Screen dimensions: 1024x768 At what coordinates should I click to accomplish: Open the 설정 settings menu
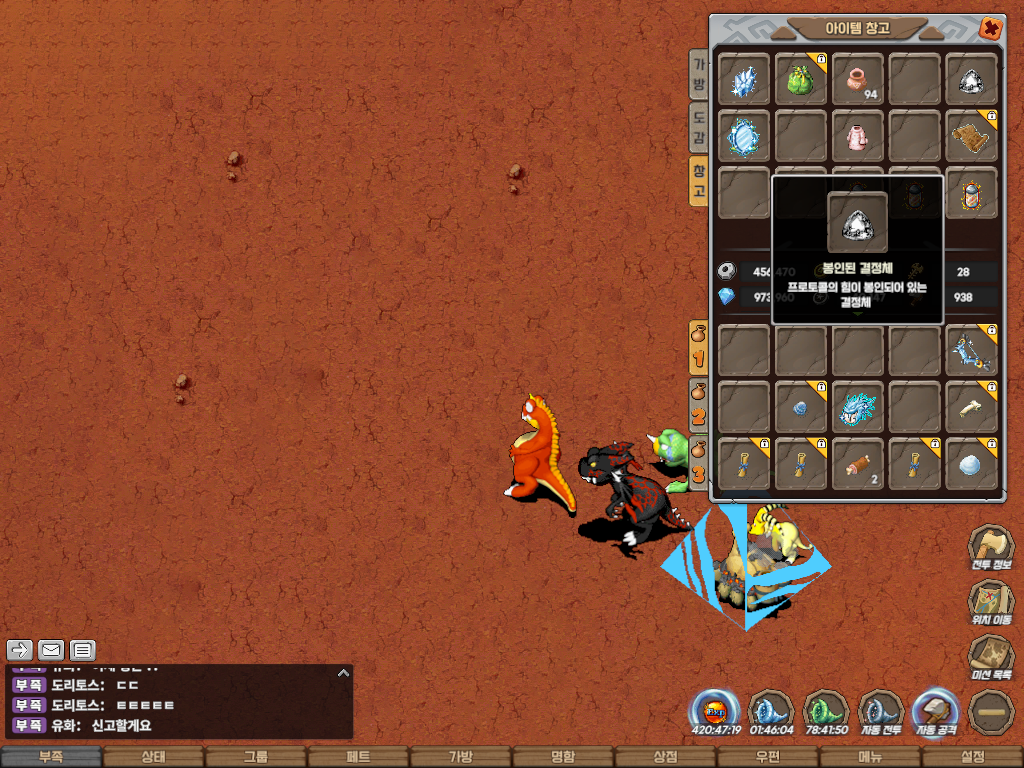972,757
